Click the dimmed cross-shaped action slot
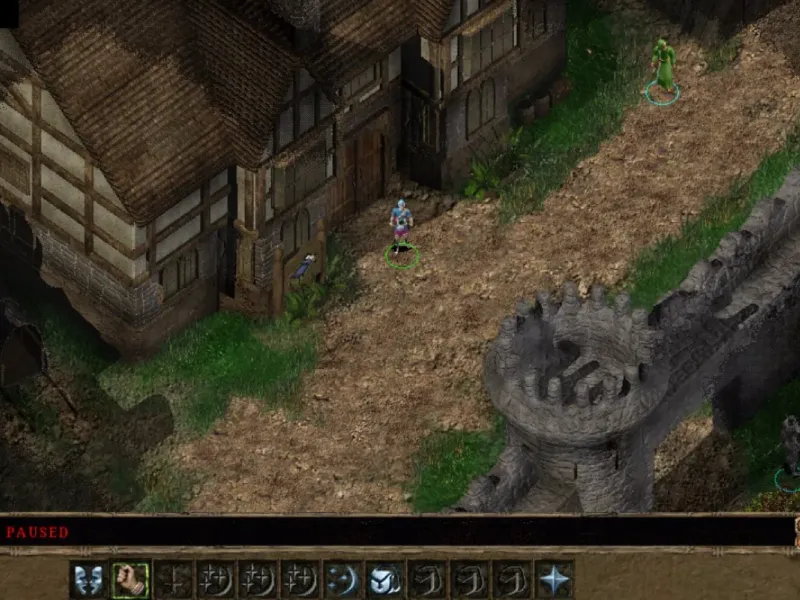The width and height of the screenshot is (800, 600). pyautogui.click(x=173, y=579)
